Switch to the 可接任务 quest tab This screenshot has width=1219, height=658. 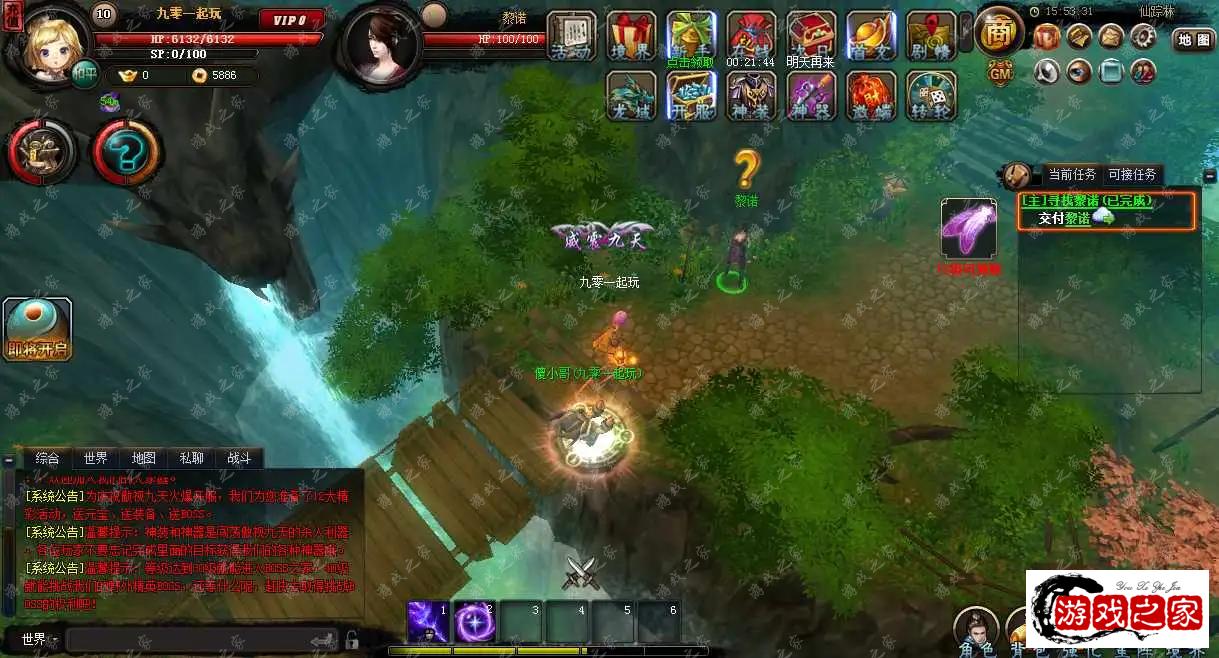1132,174
